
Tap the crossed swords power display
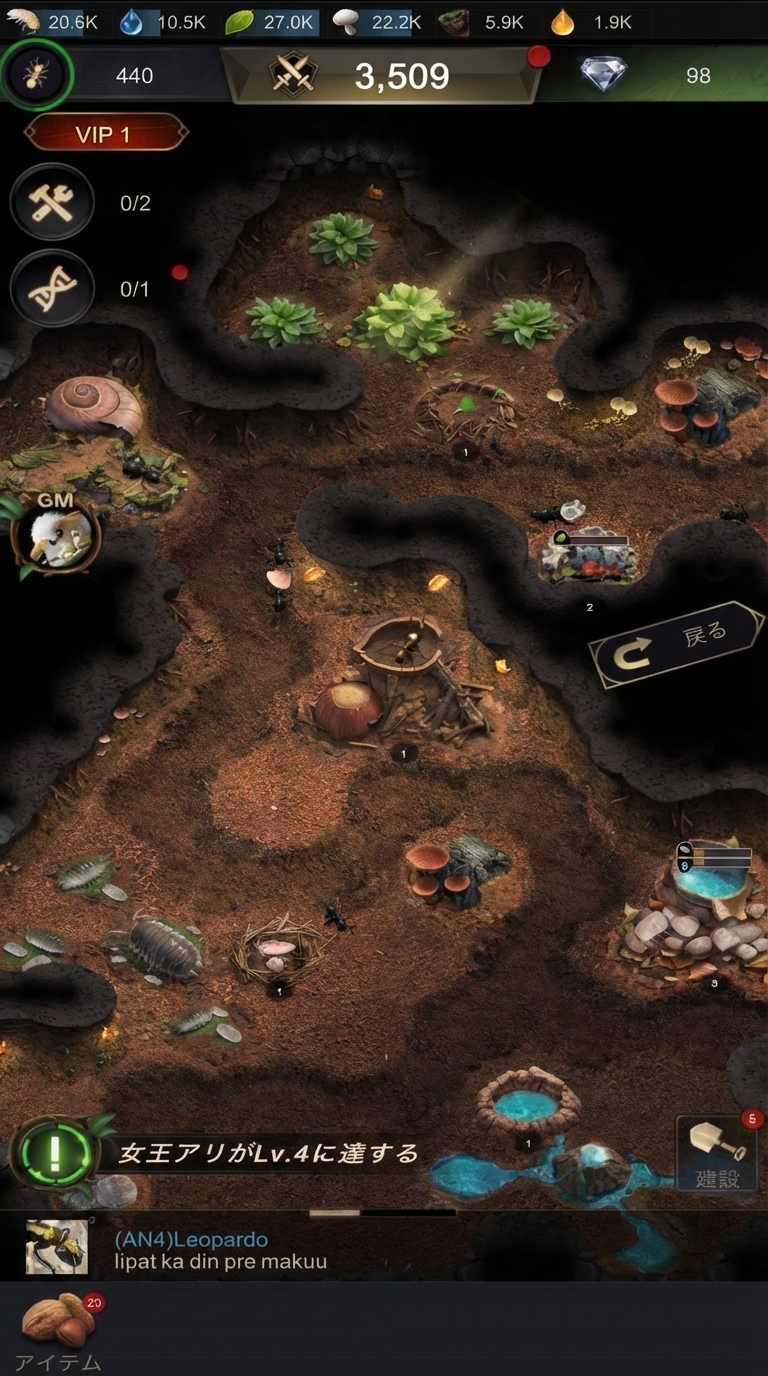pyautogui.click(x=380, y=75)
